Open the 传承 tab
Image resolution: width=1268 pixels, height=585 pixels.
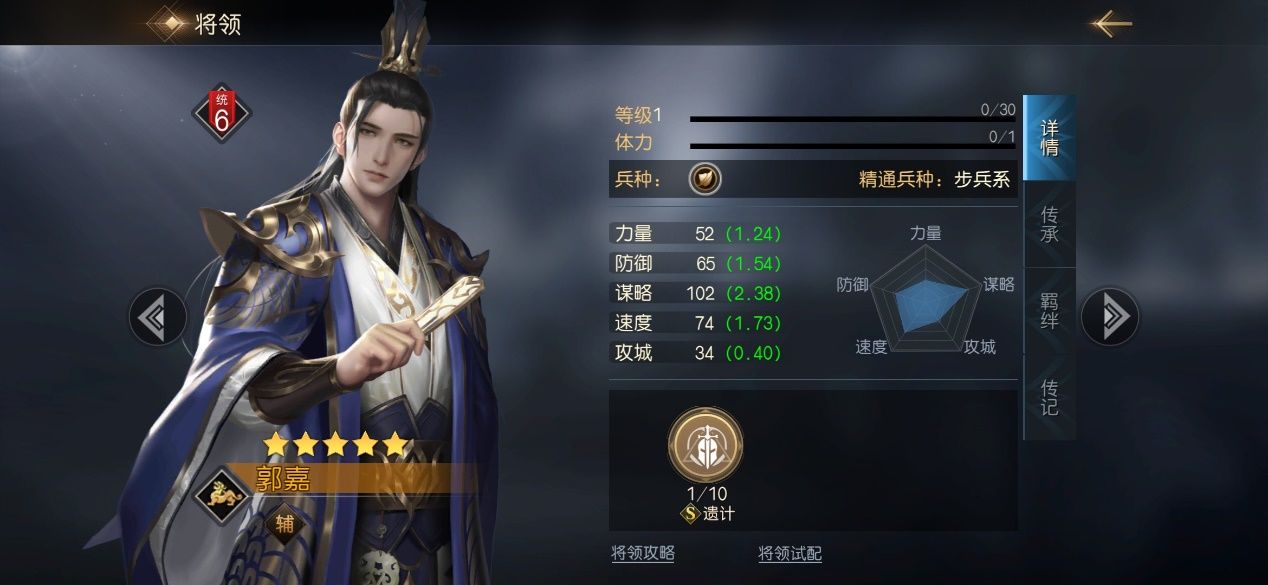(x=1049, y=224)
